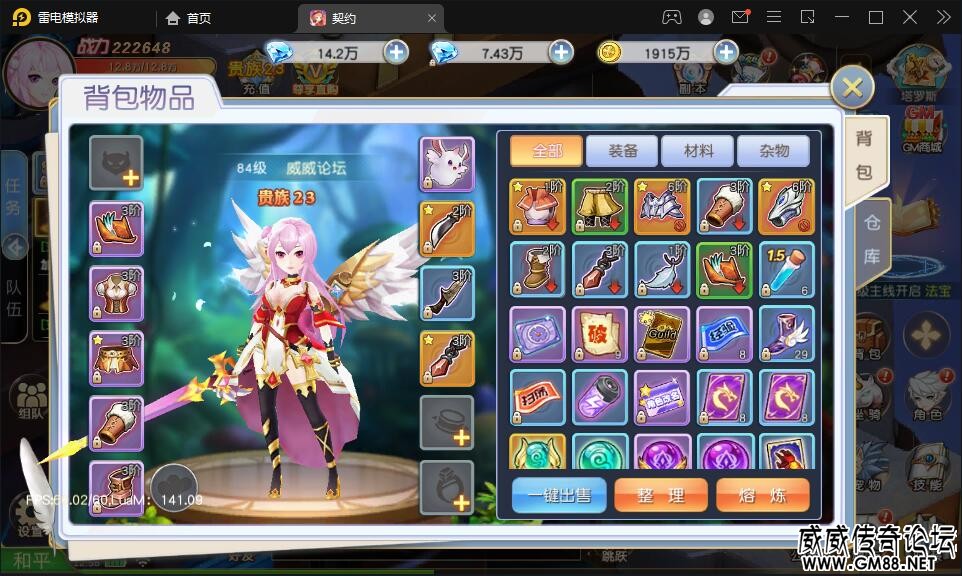Switch to the 杂物 misc tab
The width and height of the screenshot is (962, 576).
click(774, 151)
